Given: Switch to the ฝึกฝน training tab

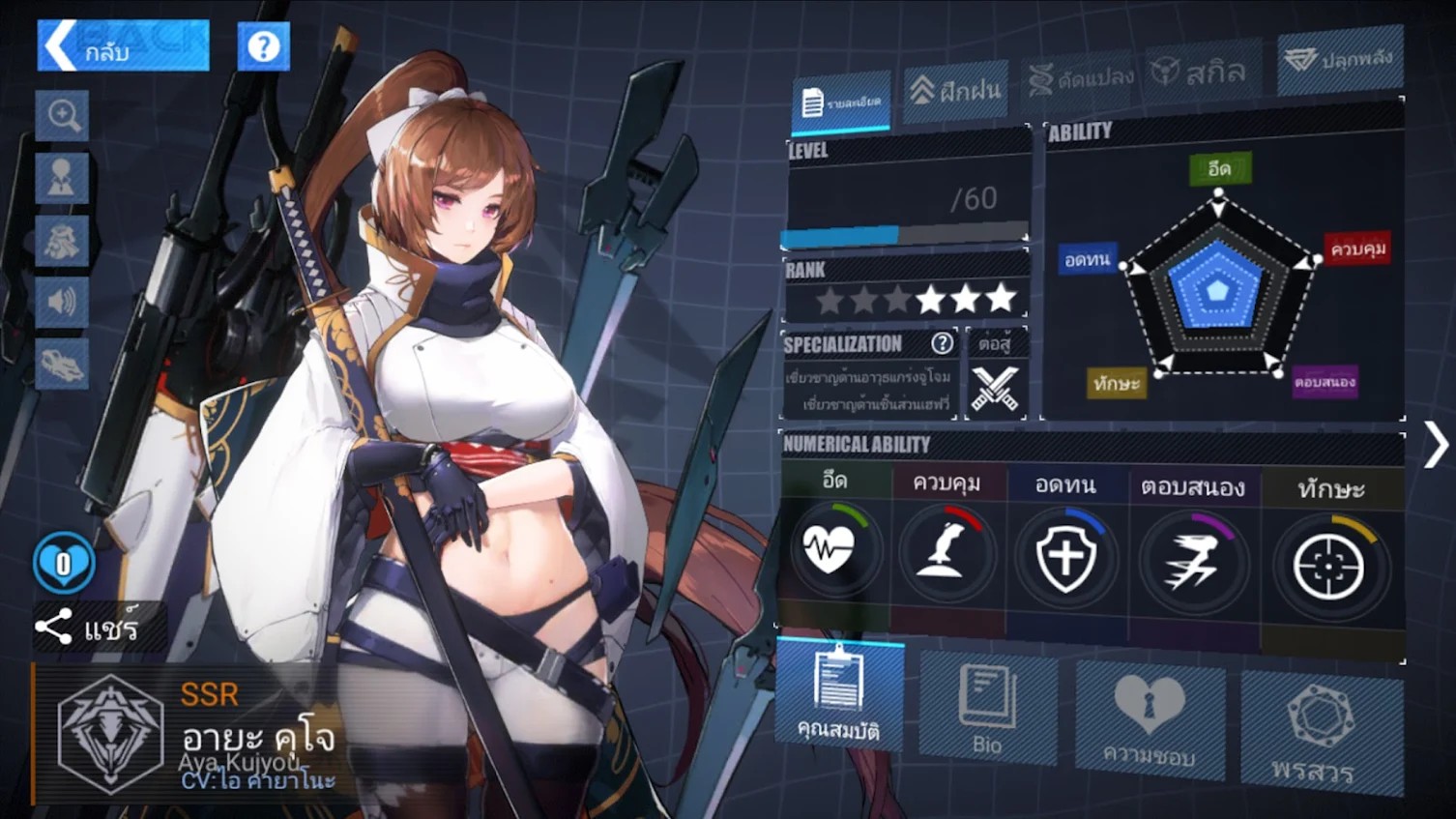Looking at the screenshot, I should (x=955, y=91).
